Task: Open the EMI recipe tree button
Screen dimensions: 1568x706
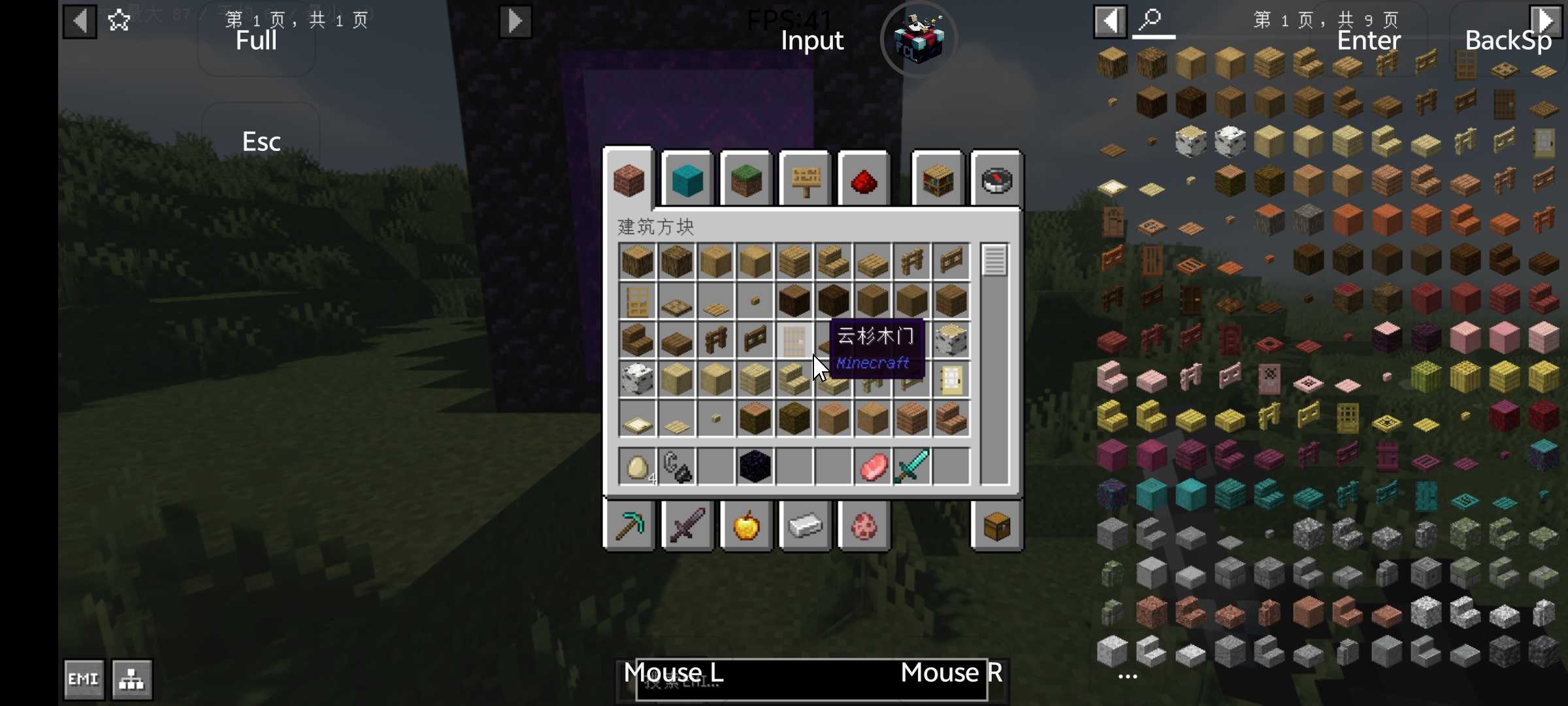Action: pos(132,679)
